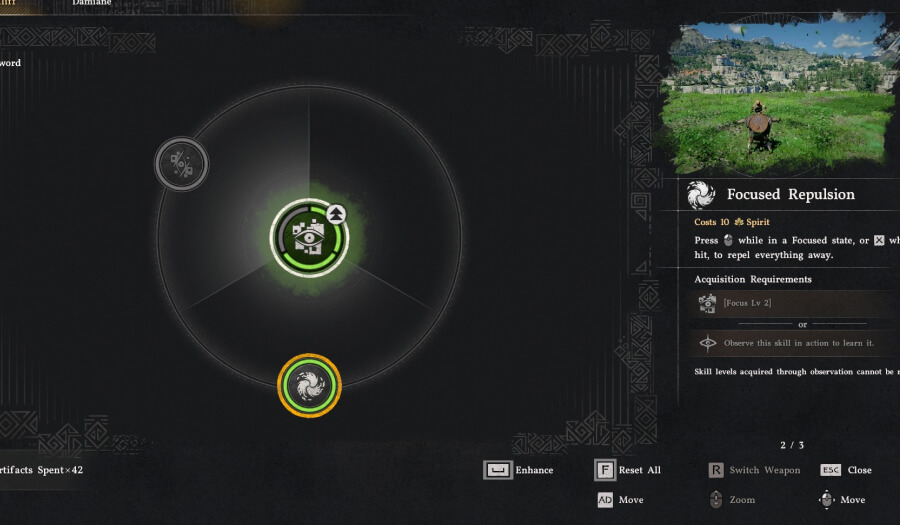The height and width of the screenshot is (525, 900).
Task: Select the central Focus skill node
Action: (x=309, y=236)
